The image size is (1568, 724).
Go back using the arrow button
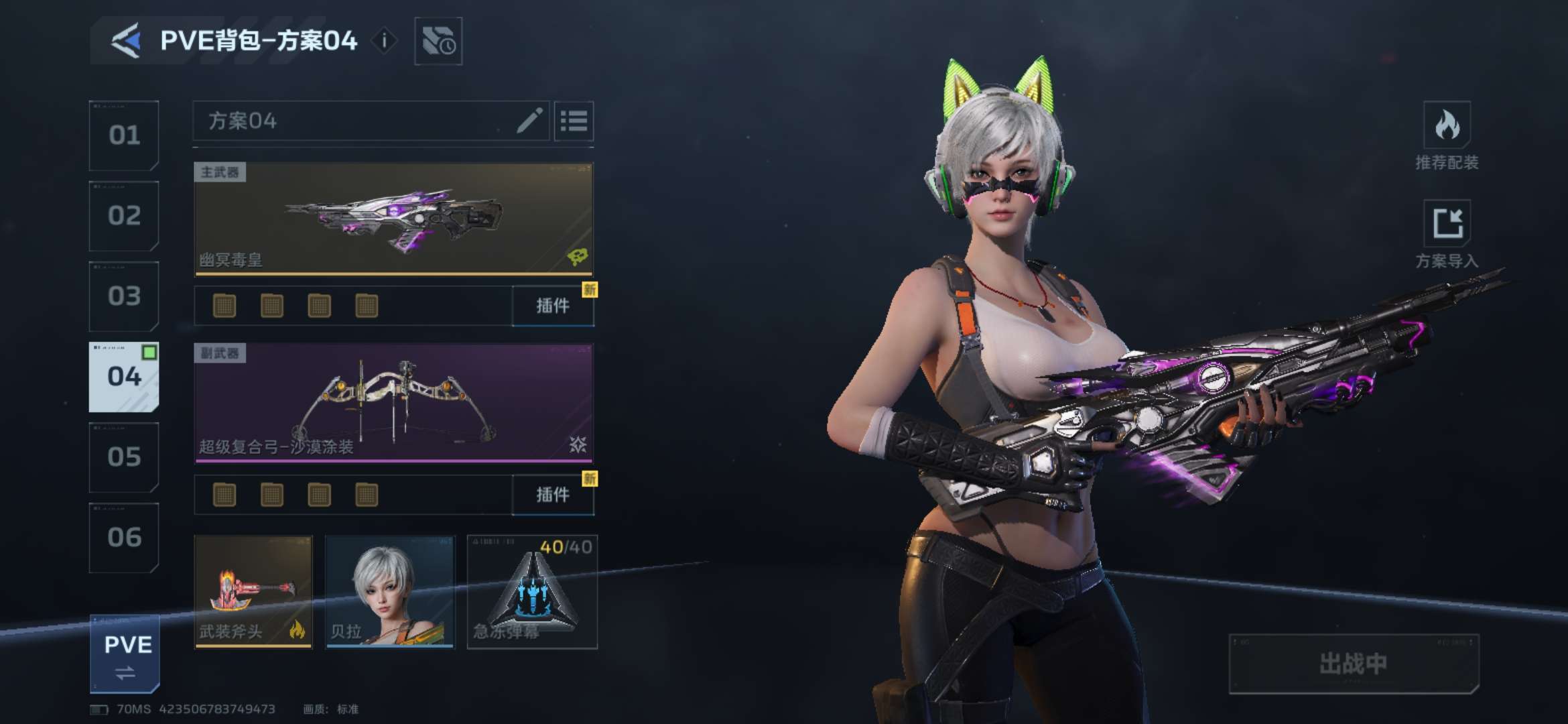[126, 41]
